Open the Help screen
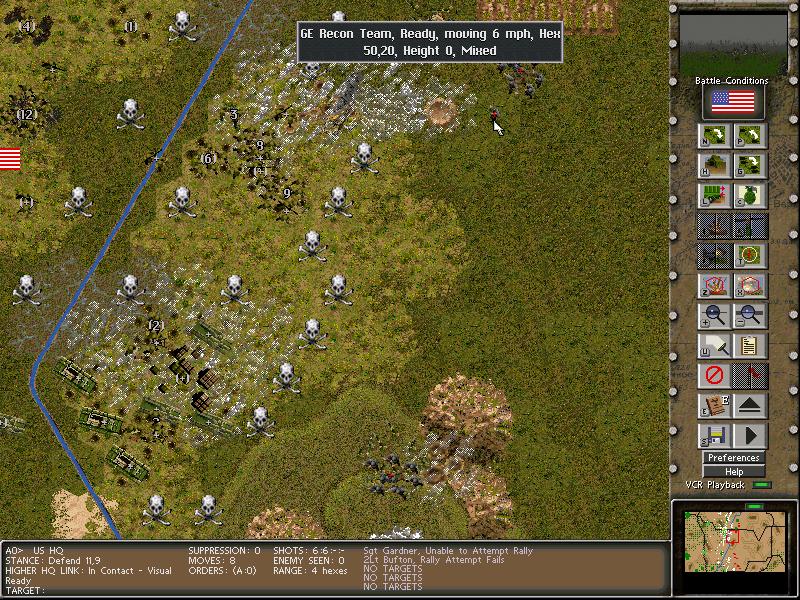Image resolution: width=800 pixels, height=600 pixels. coord(733,471)
